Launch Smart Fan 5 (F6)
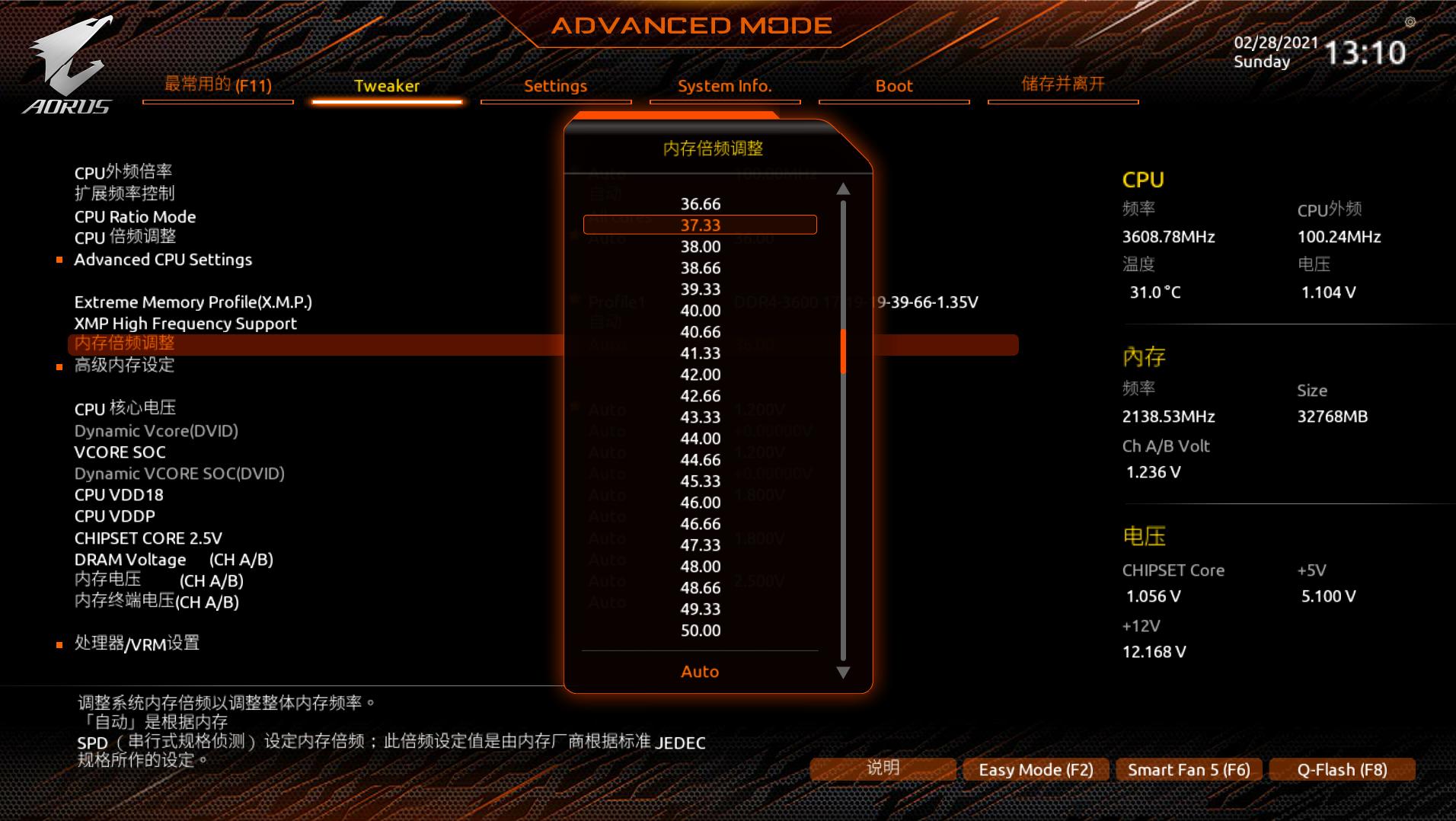Screen dimensions: 1456x821 (x=1188, y=770)
